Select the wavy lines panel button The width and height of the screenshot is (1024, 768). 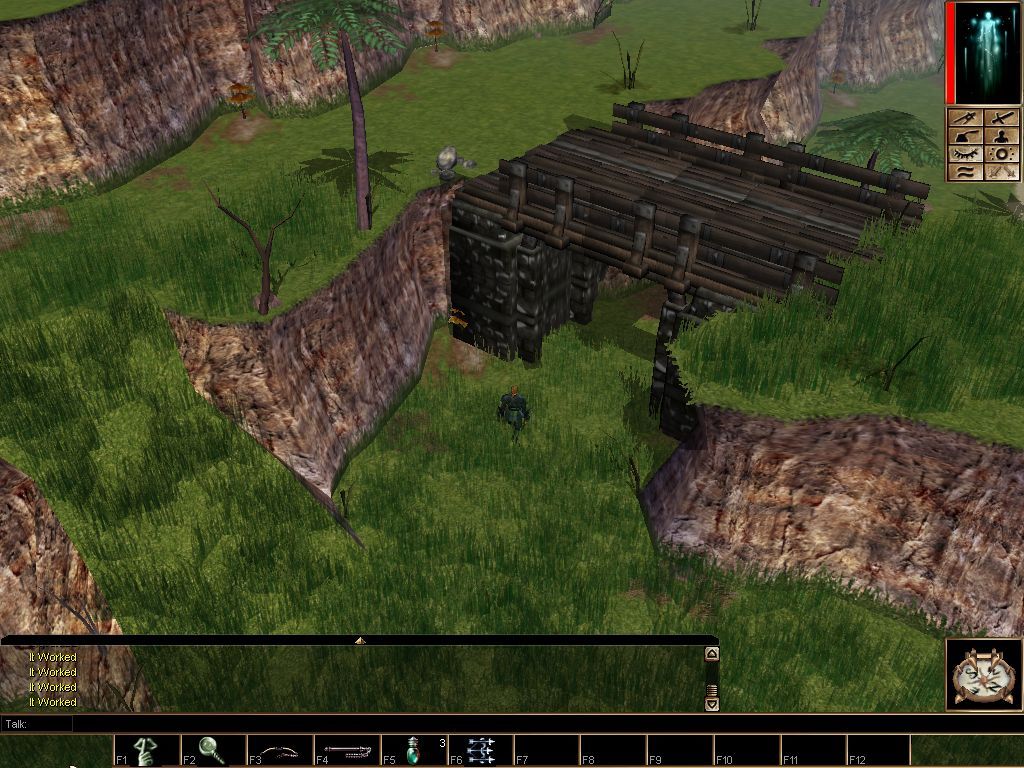(x=966, y=173)
